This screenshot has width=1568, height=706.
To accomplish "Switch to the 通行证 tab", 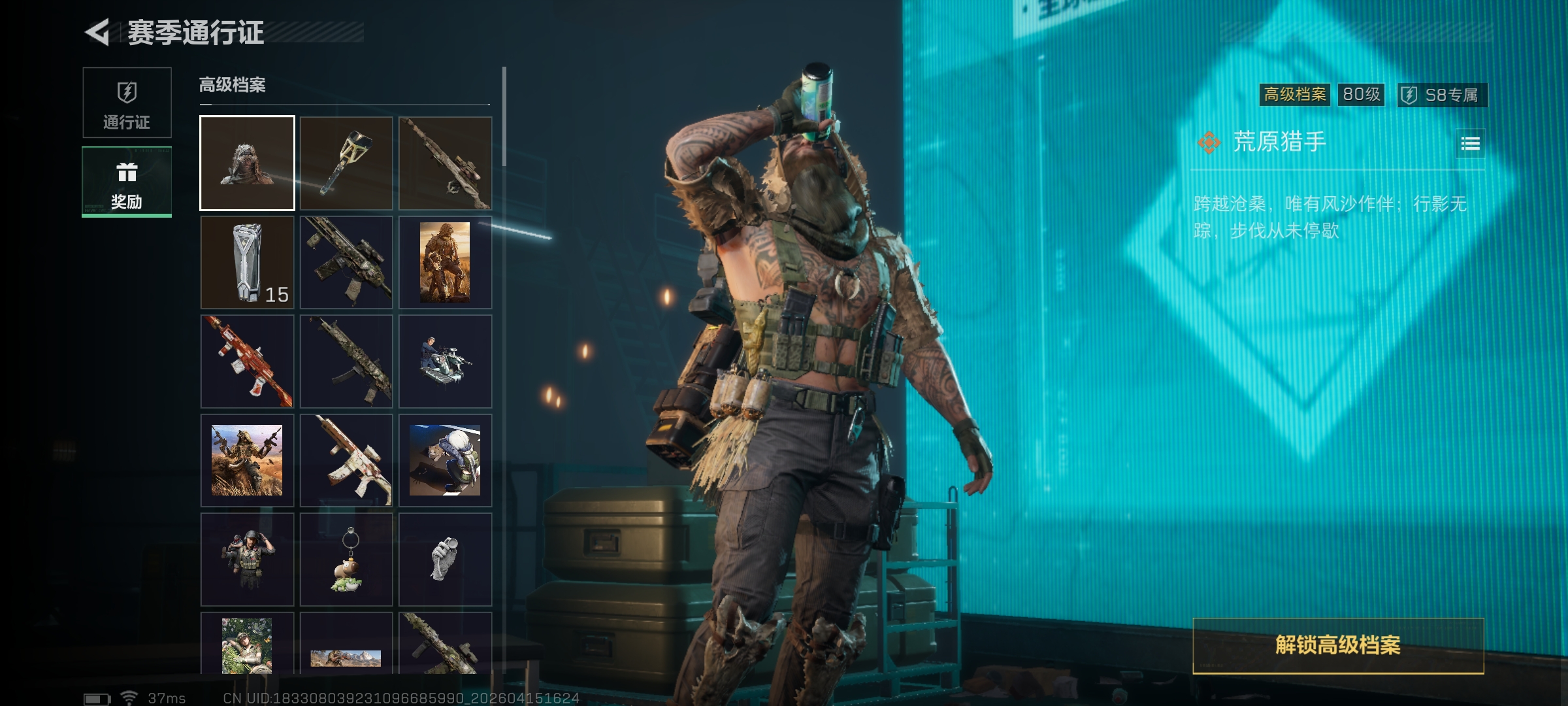I will pos(127,103).
